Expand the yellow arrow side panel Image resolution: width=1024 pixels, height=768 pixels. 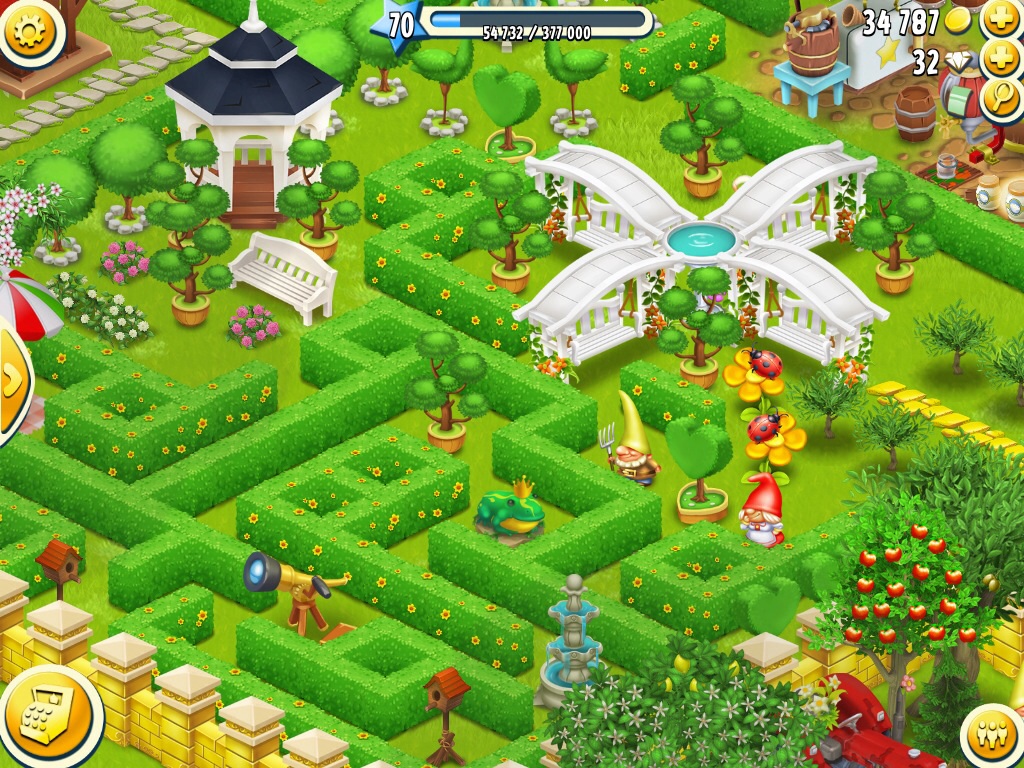pyautogui.click(x=12, y=380)
